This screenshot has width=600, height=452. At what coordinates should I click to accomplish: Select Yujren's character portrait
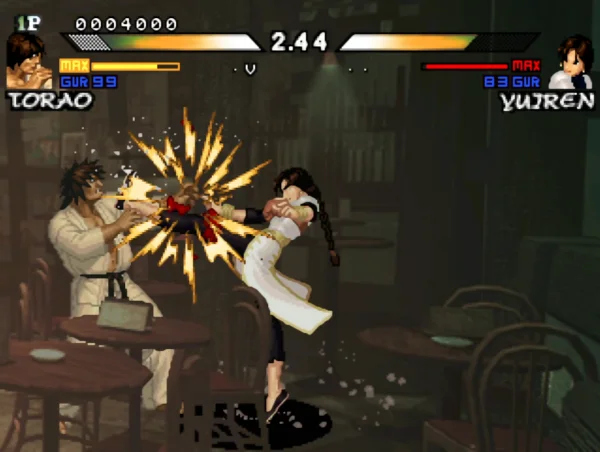pyautogui.click(x=572, y=62)
